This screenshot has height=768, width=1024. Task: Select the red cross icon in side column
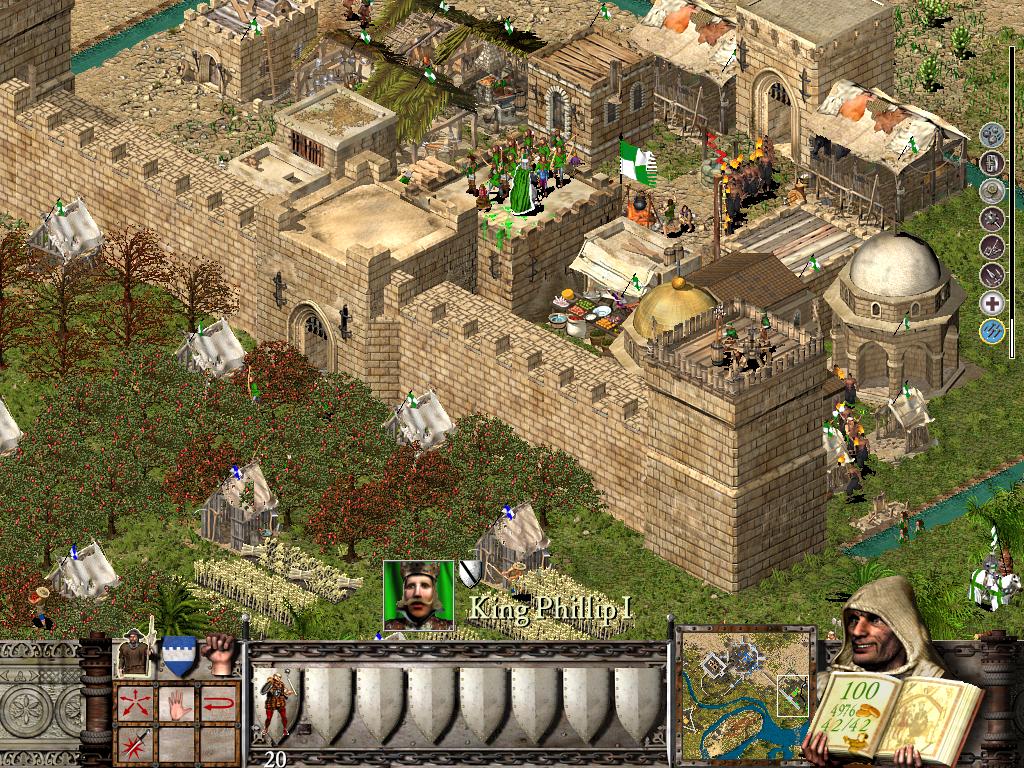(992, 304)
